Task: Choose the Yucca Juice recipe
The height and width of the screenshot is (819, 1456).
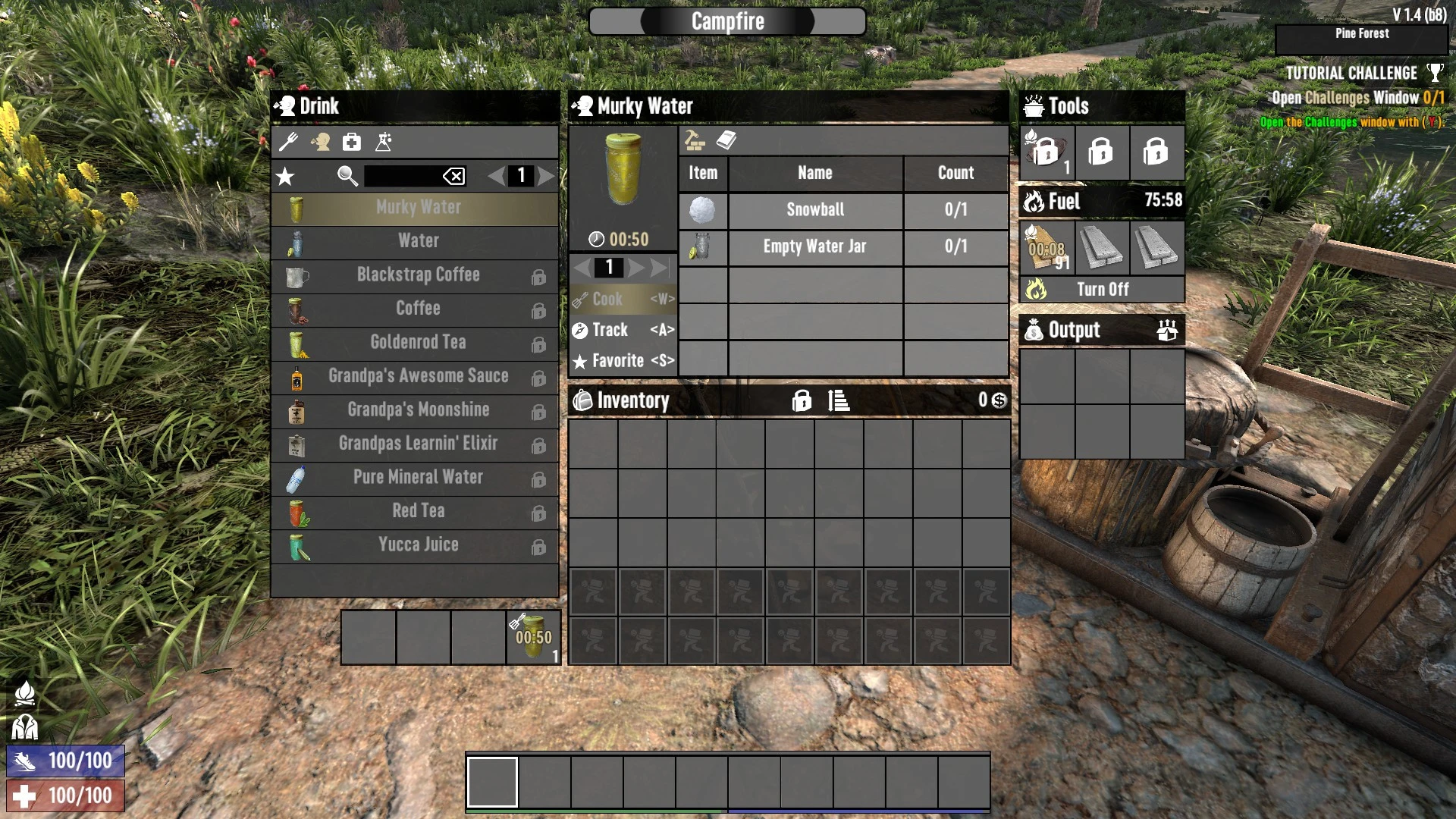Action: click(417, 545)
